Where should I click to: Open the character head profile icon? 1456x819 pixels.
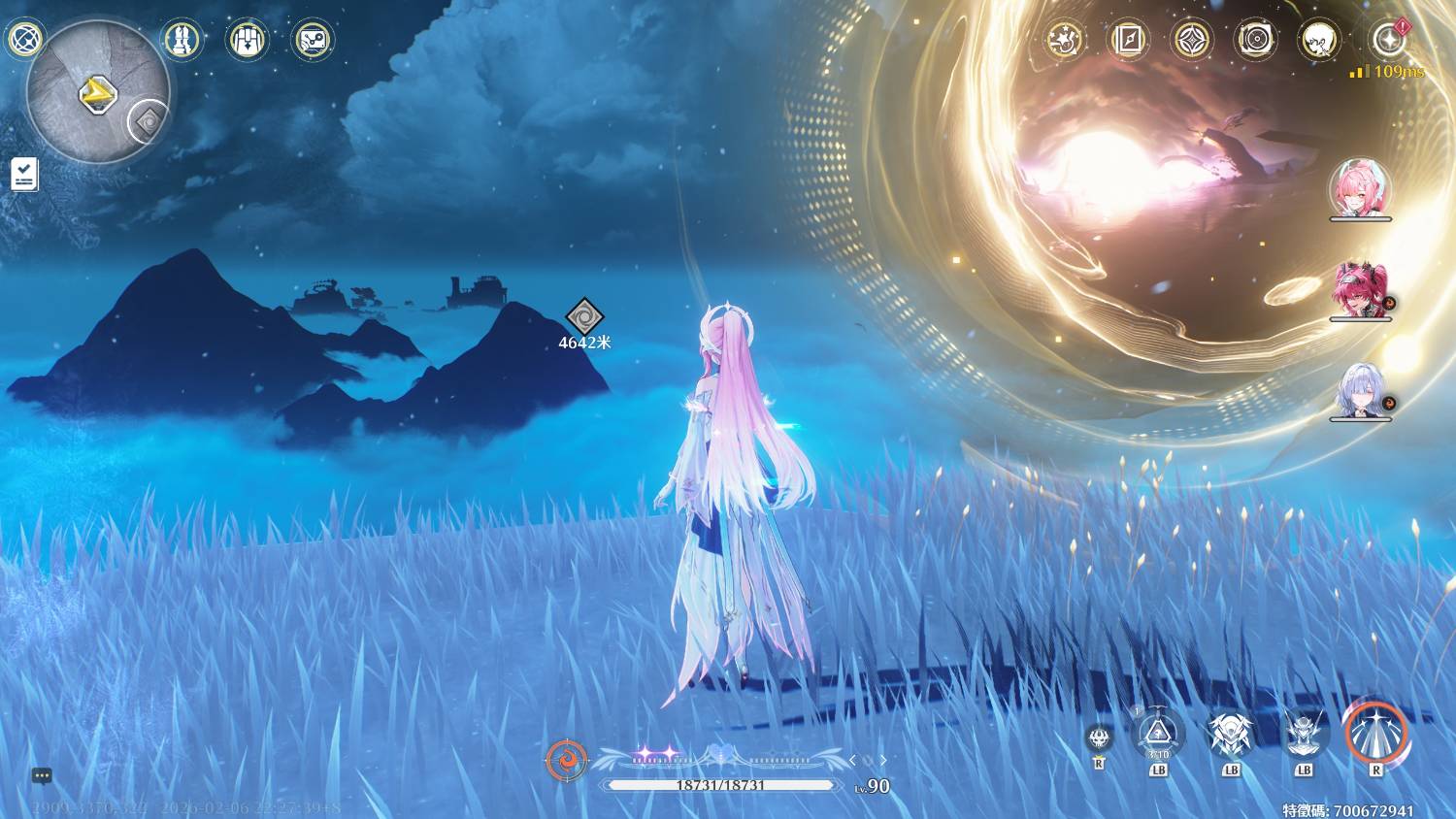1319,40
